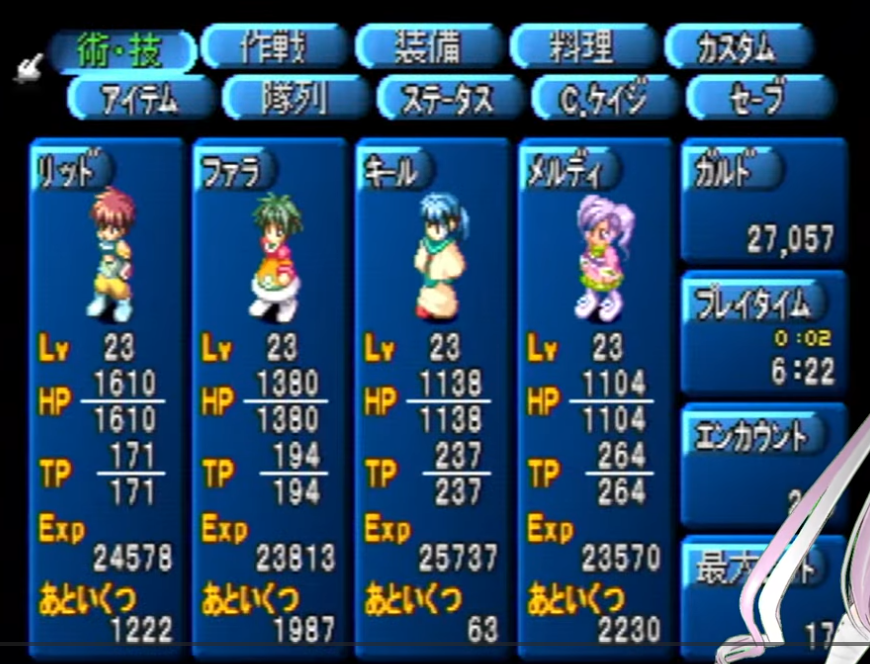Open the アイテム item menu
This screenshot has width=870, height=664.
click(x=141, y=98)
